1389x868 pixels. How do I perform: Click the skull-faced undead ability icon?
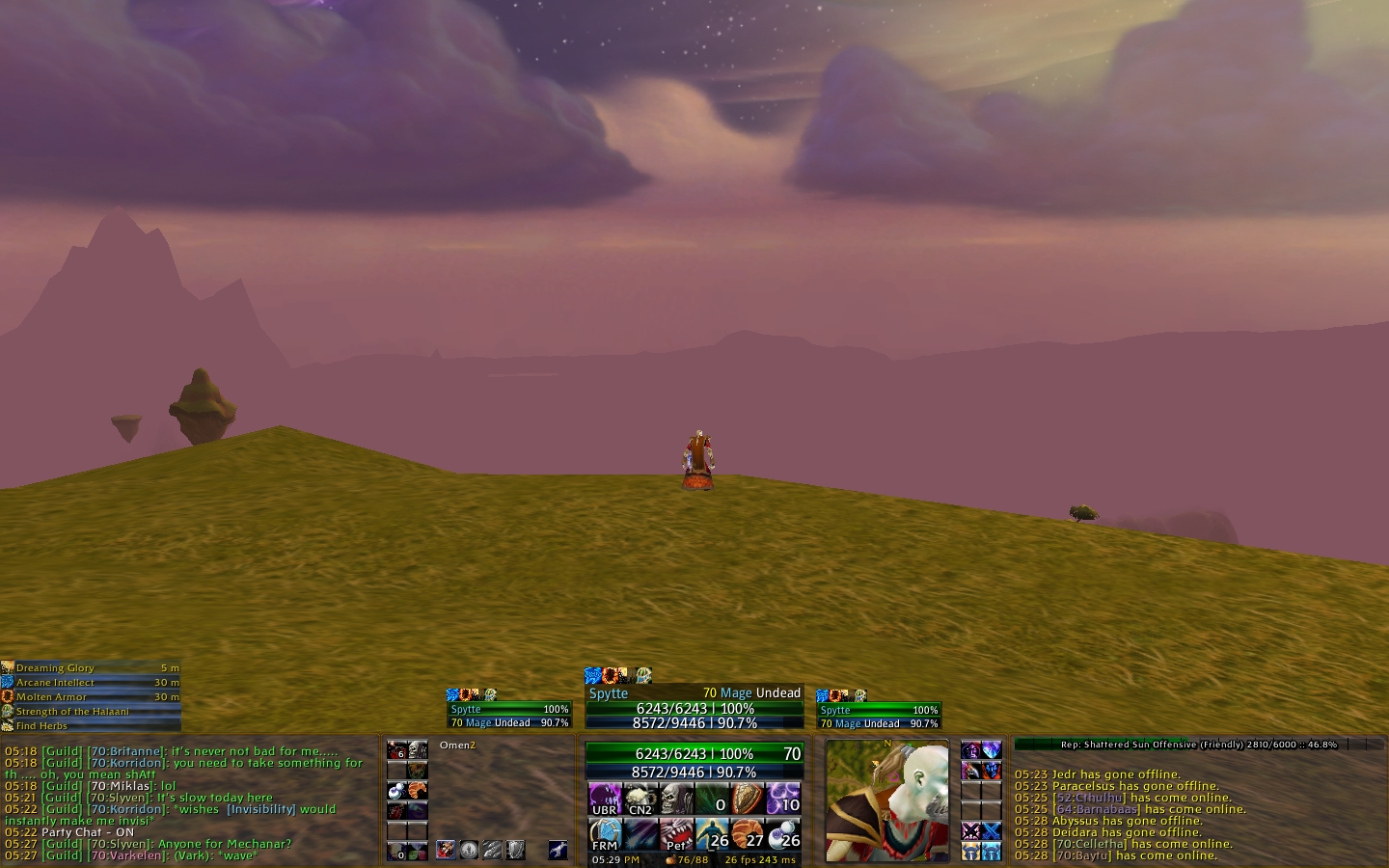[675, 799]
